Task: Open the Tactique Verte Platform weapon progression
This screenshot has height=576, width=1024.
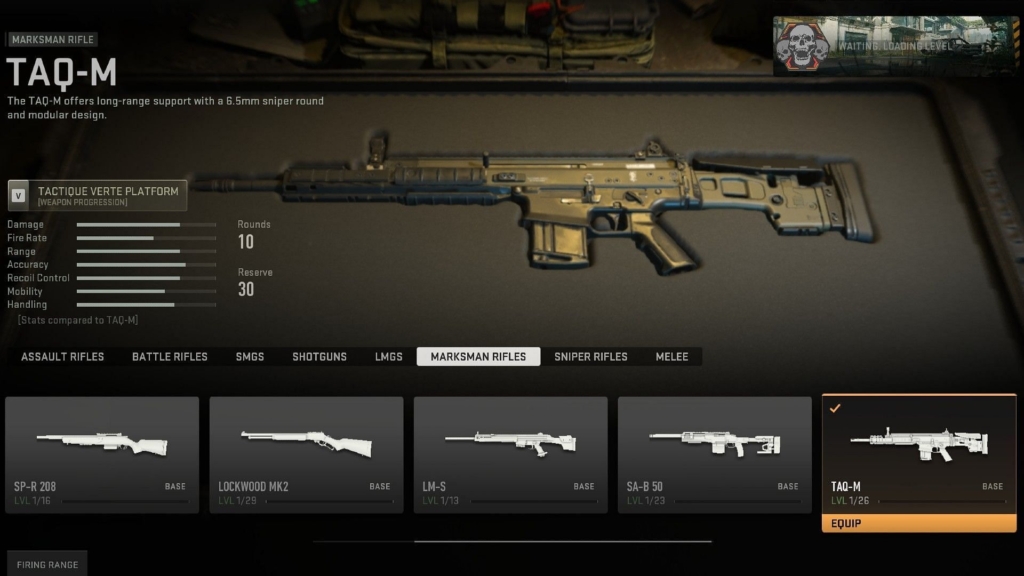Action: pos(97,195)
